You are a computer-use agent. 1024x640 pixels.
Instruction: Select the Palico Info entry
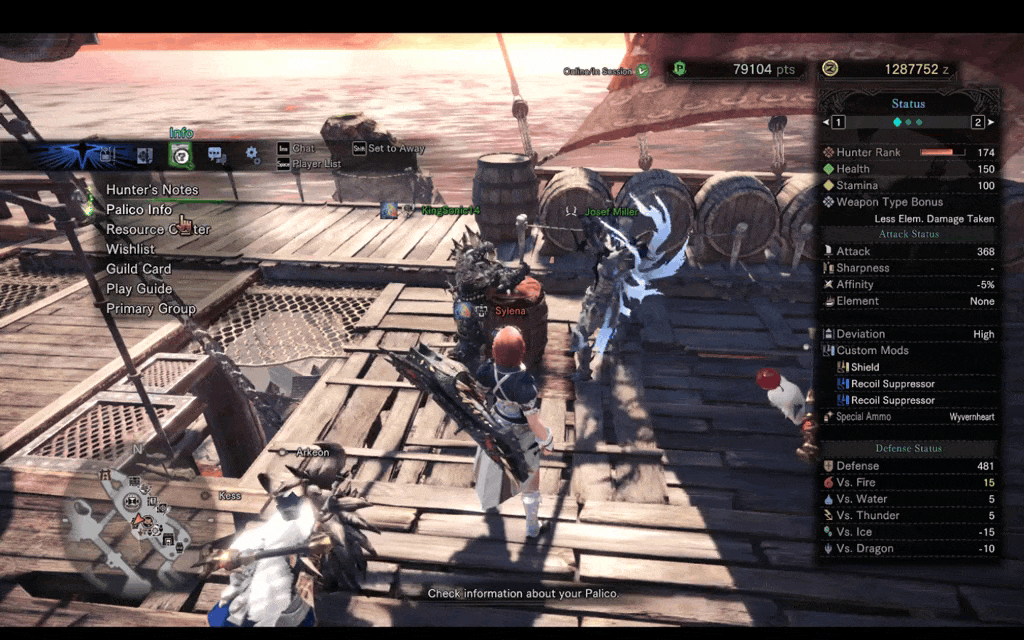139,210
